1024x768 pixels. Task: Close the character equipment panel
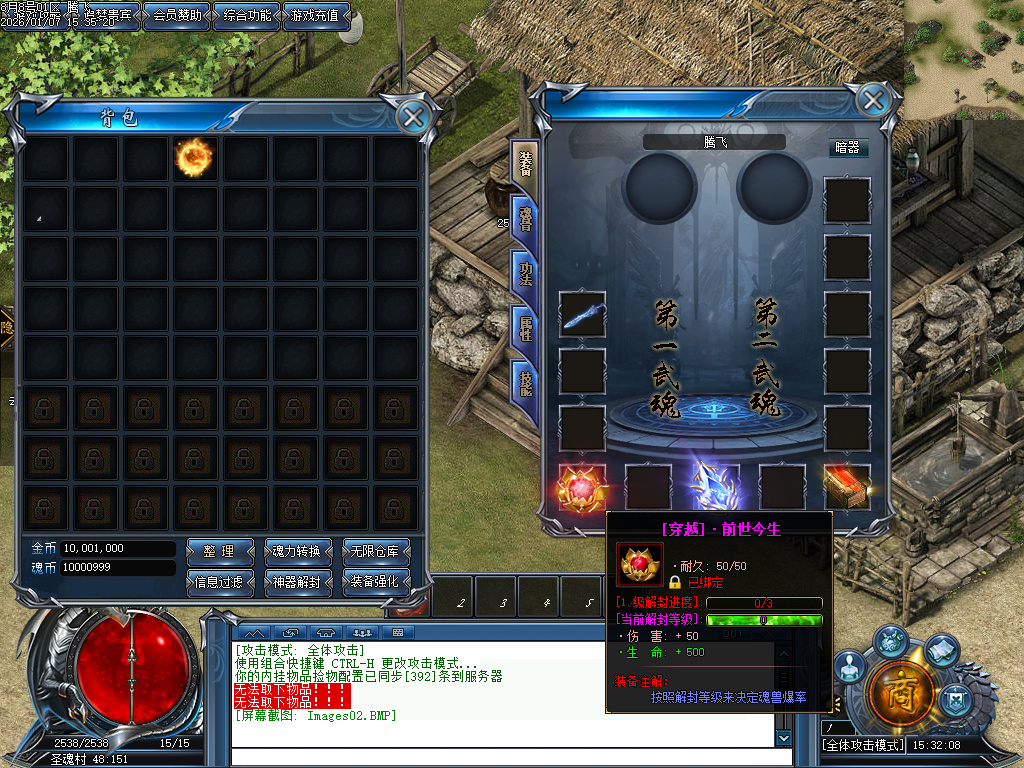click(x=873, y=100)
